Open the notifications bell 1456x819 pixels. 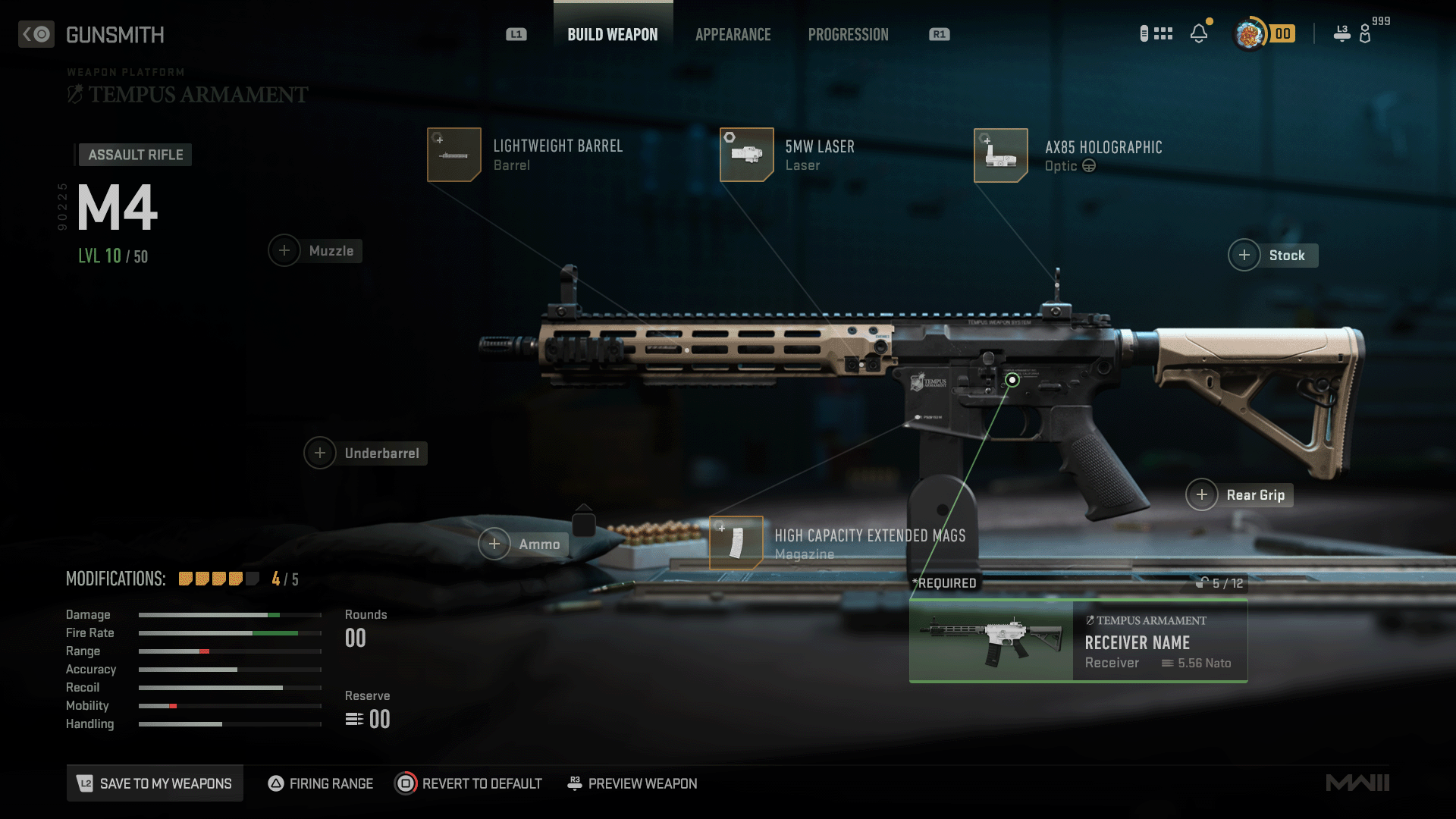pyautogui.click(x=1199, y=34)
